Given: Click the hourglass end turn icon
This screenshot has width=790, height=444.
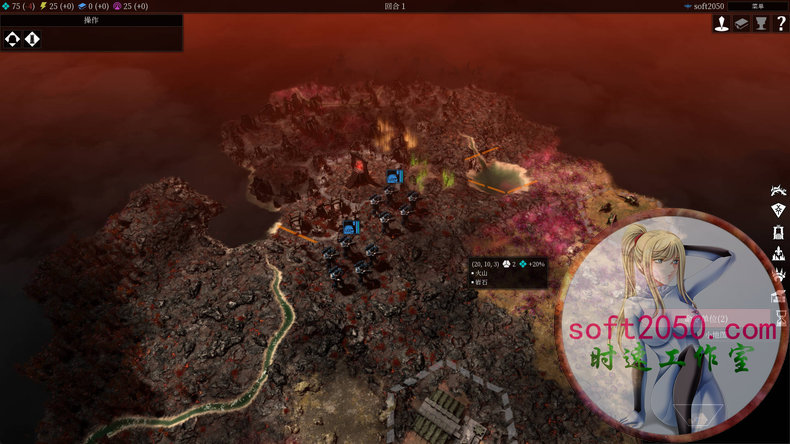Looking at the screenshot, I should 780,316.
